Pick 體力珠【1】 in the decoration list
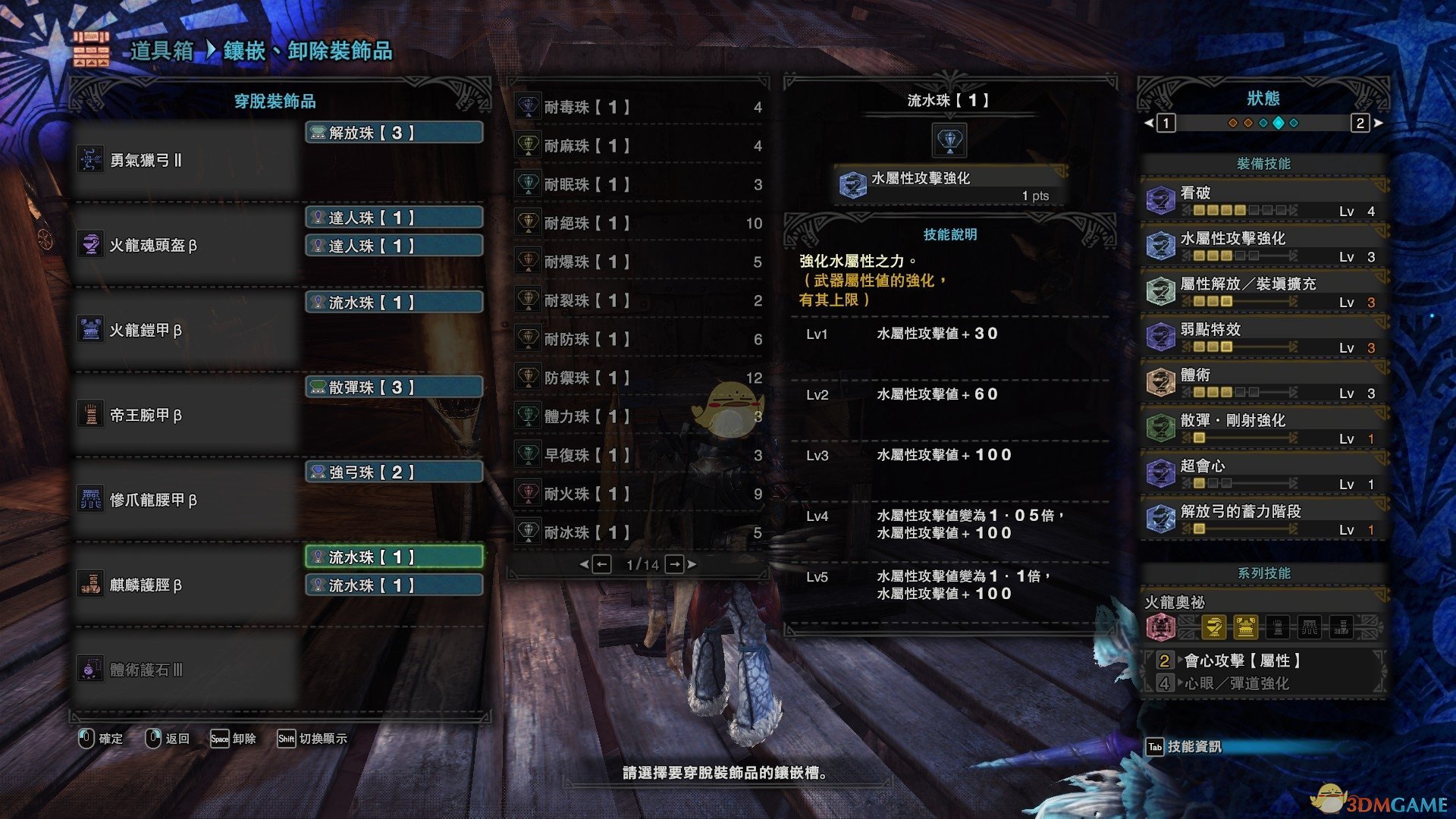The image size is (1456, 819). click(x=639, y=416)
